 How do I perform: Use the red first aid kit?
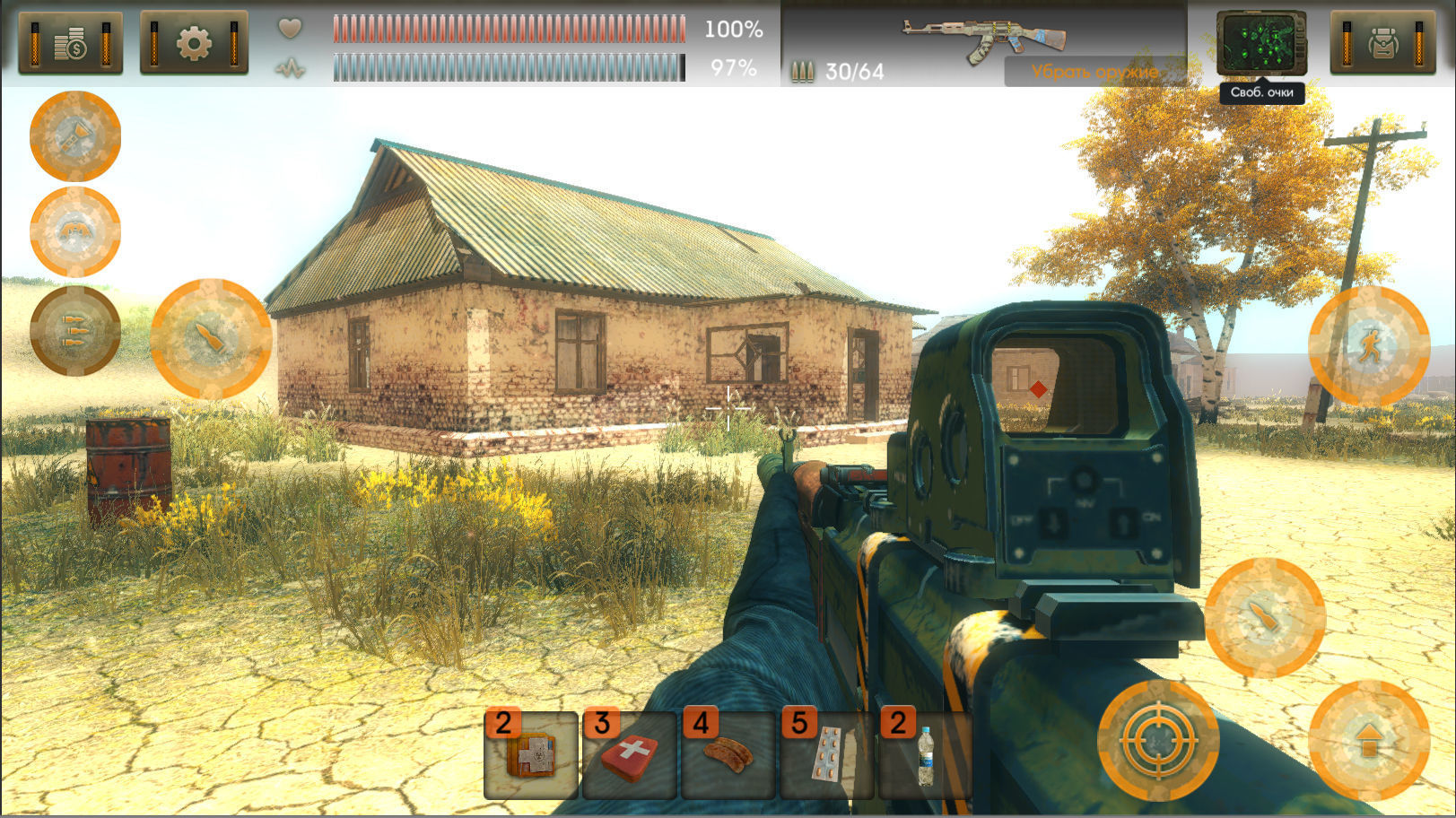click(630, 755)
